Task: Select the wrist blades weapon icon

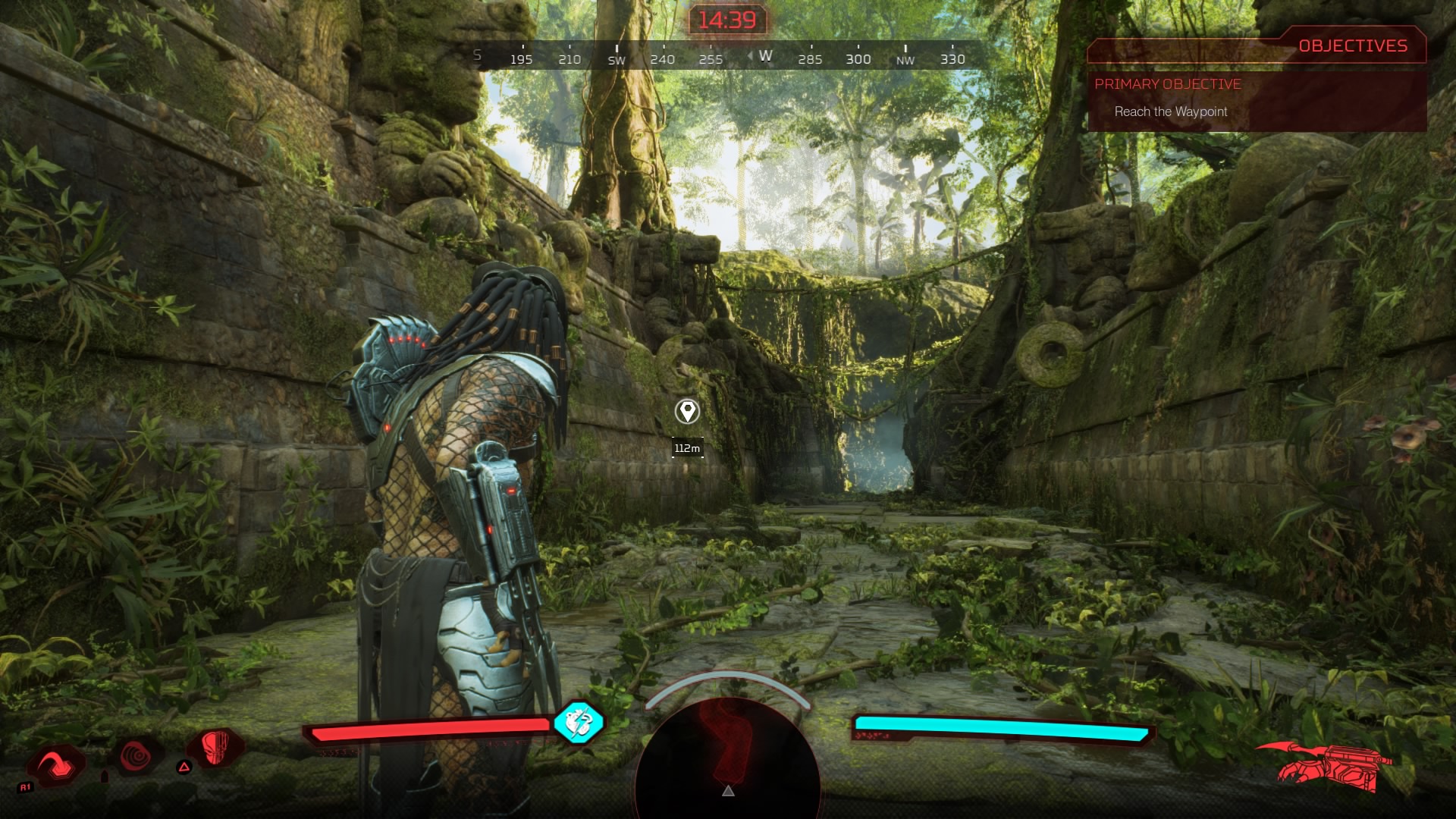Action: pyautogui.click(x=1327, y=764)
